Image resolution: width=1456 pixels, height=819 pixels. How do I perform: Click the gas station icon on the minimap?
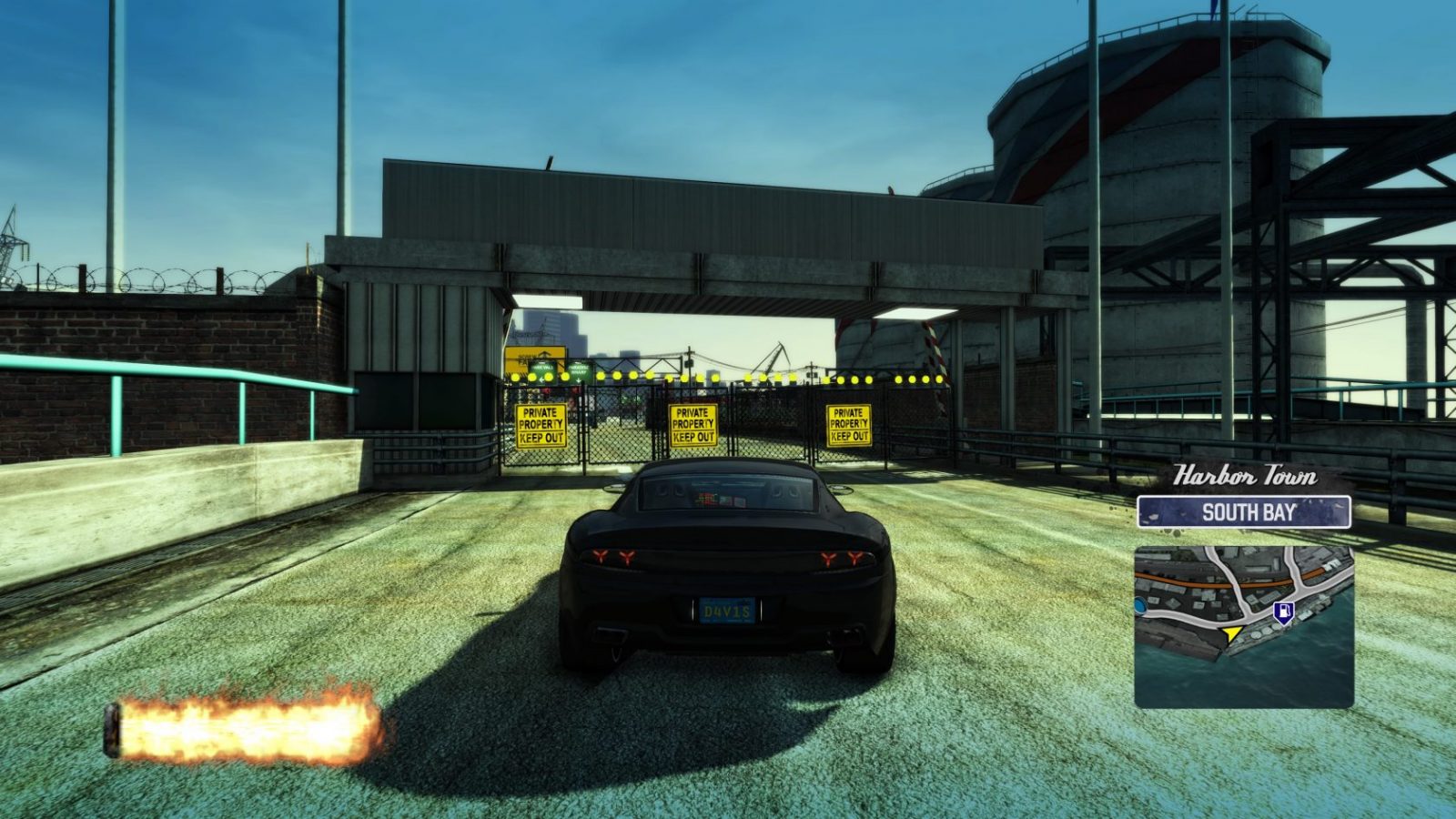[1284, 612]
